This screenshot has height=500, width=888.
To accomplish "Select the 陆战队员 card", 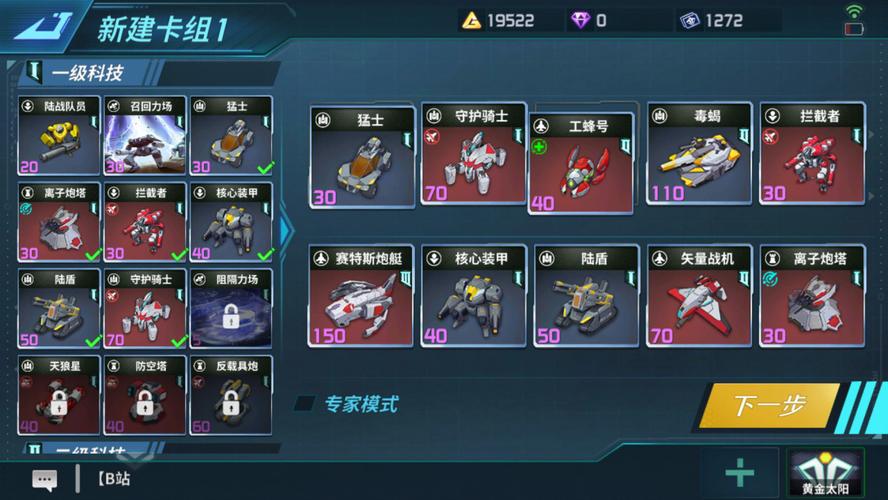I will tap(58, 136).
